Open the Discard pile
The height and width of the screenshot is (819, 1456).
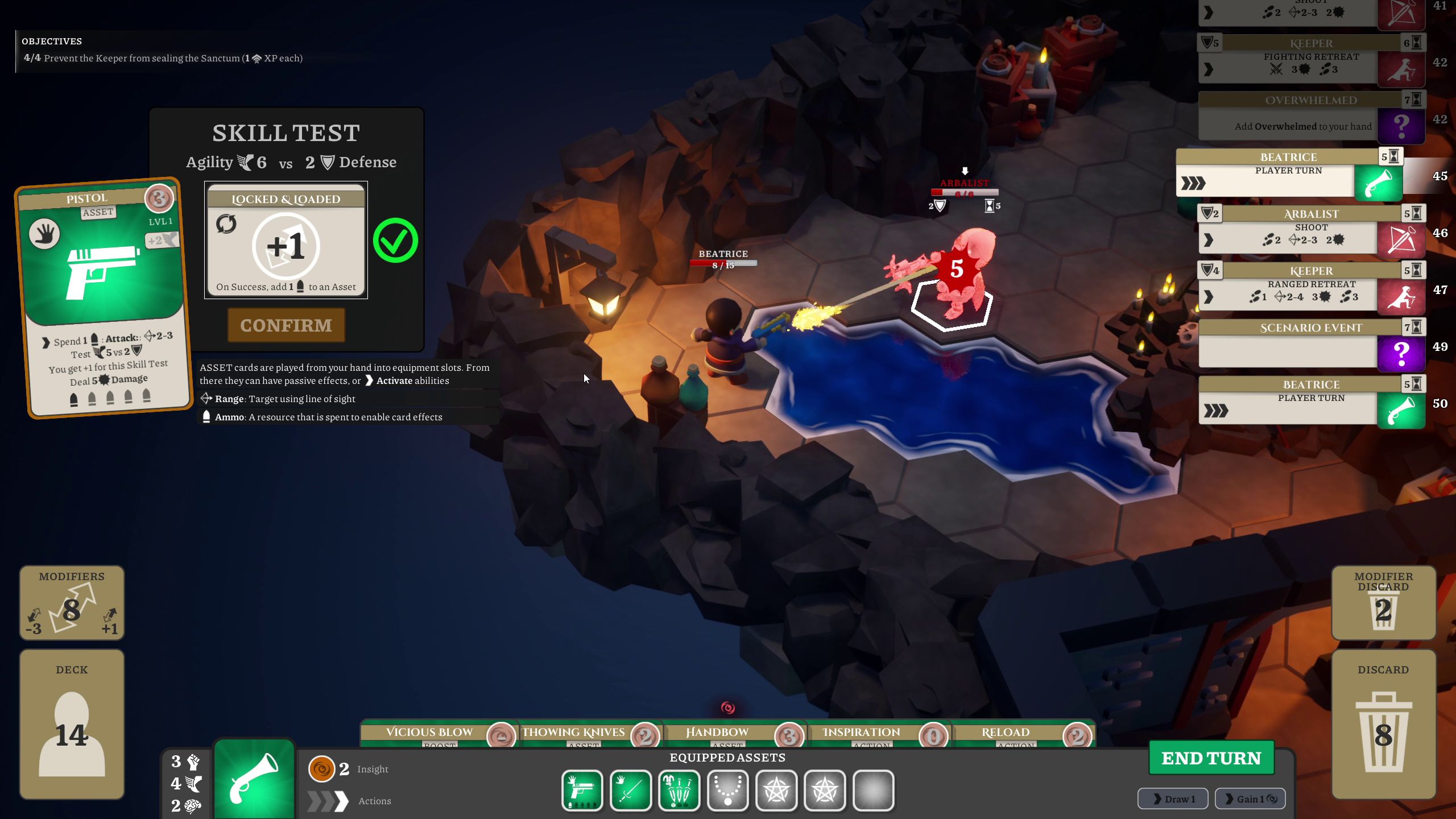1383,724
